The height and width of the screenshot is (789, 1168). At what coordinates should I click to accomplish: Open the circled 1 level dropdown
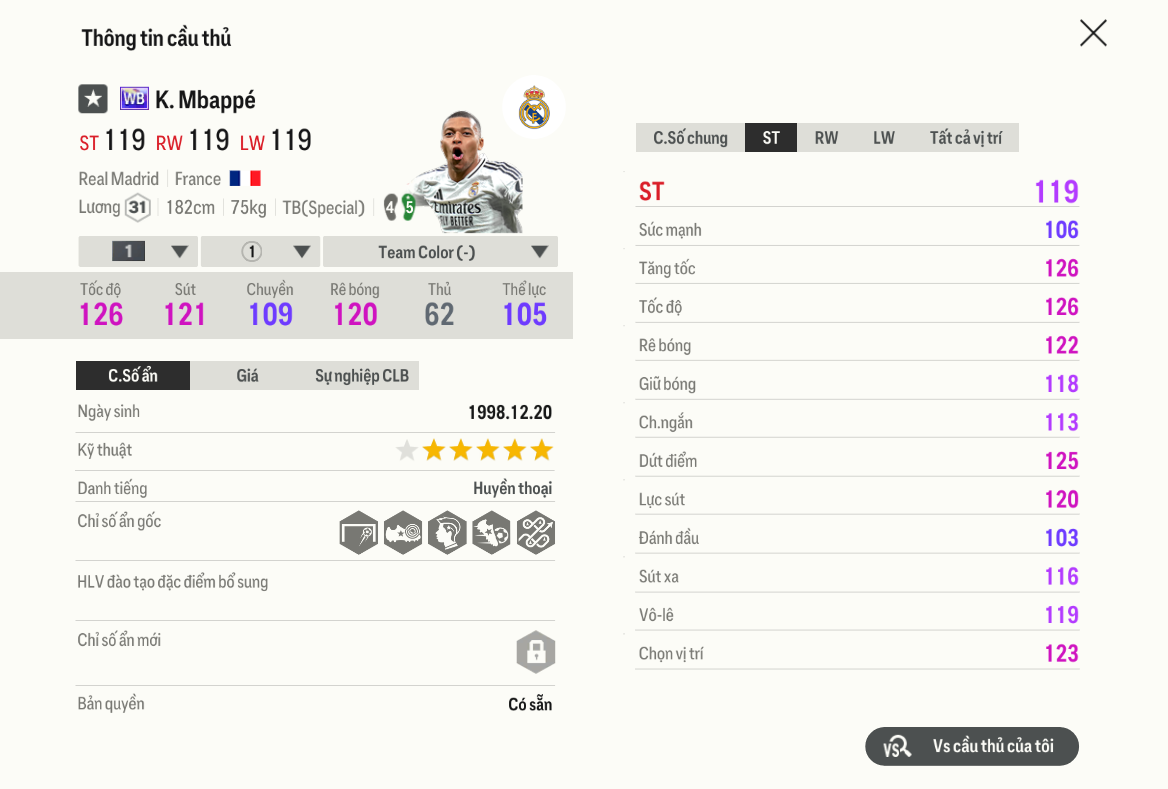(x=261, y=252)
